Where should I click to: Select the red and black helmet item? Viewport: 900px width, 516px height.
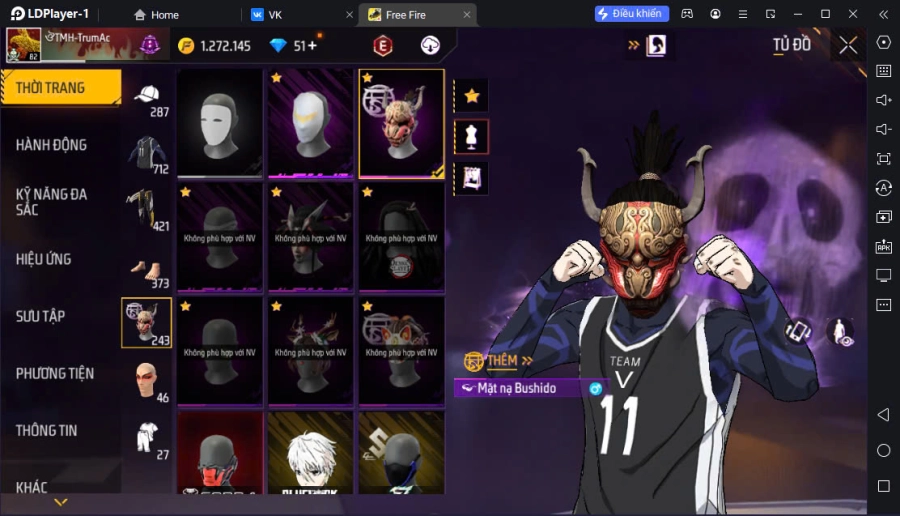(219, 453)
